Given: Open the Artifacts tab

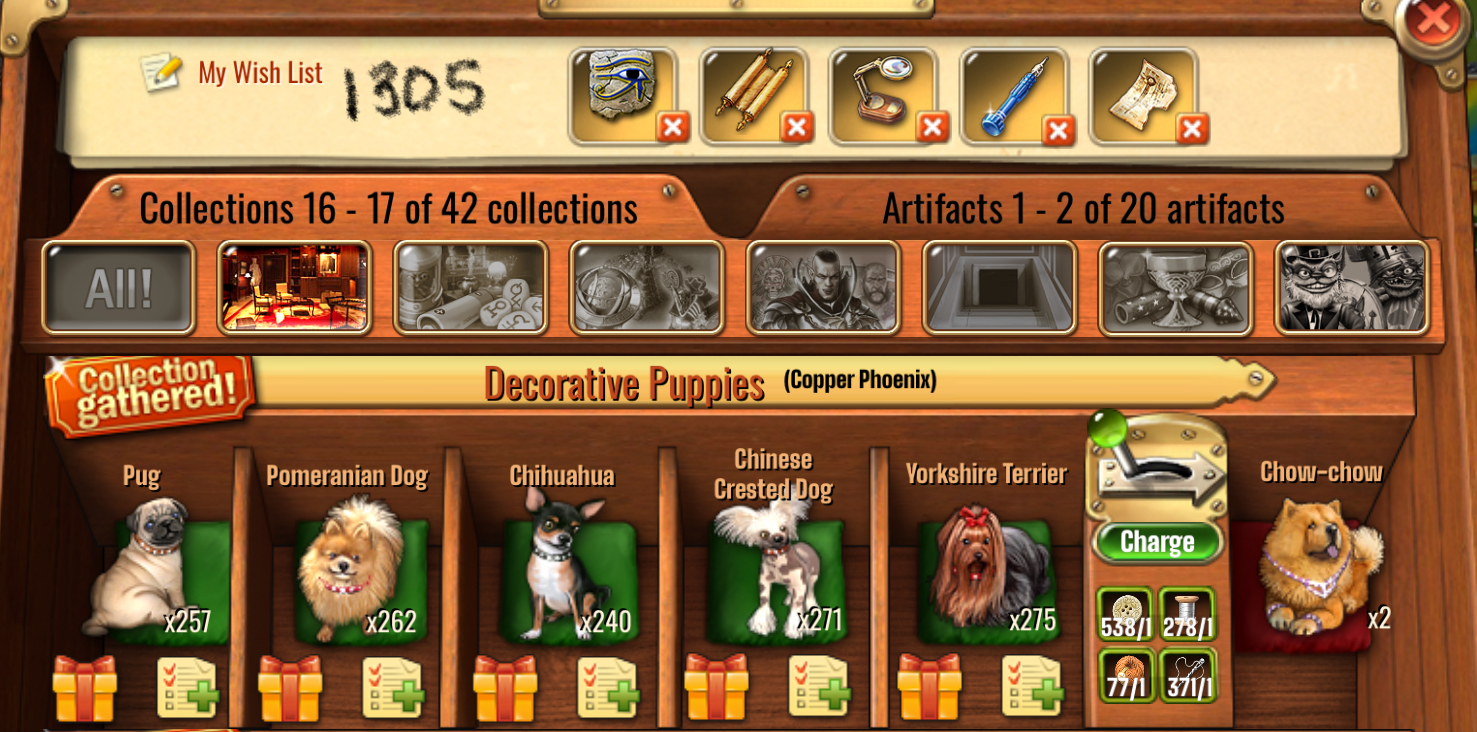Looking at the screenshot, I should point(1083,208).
